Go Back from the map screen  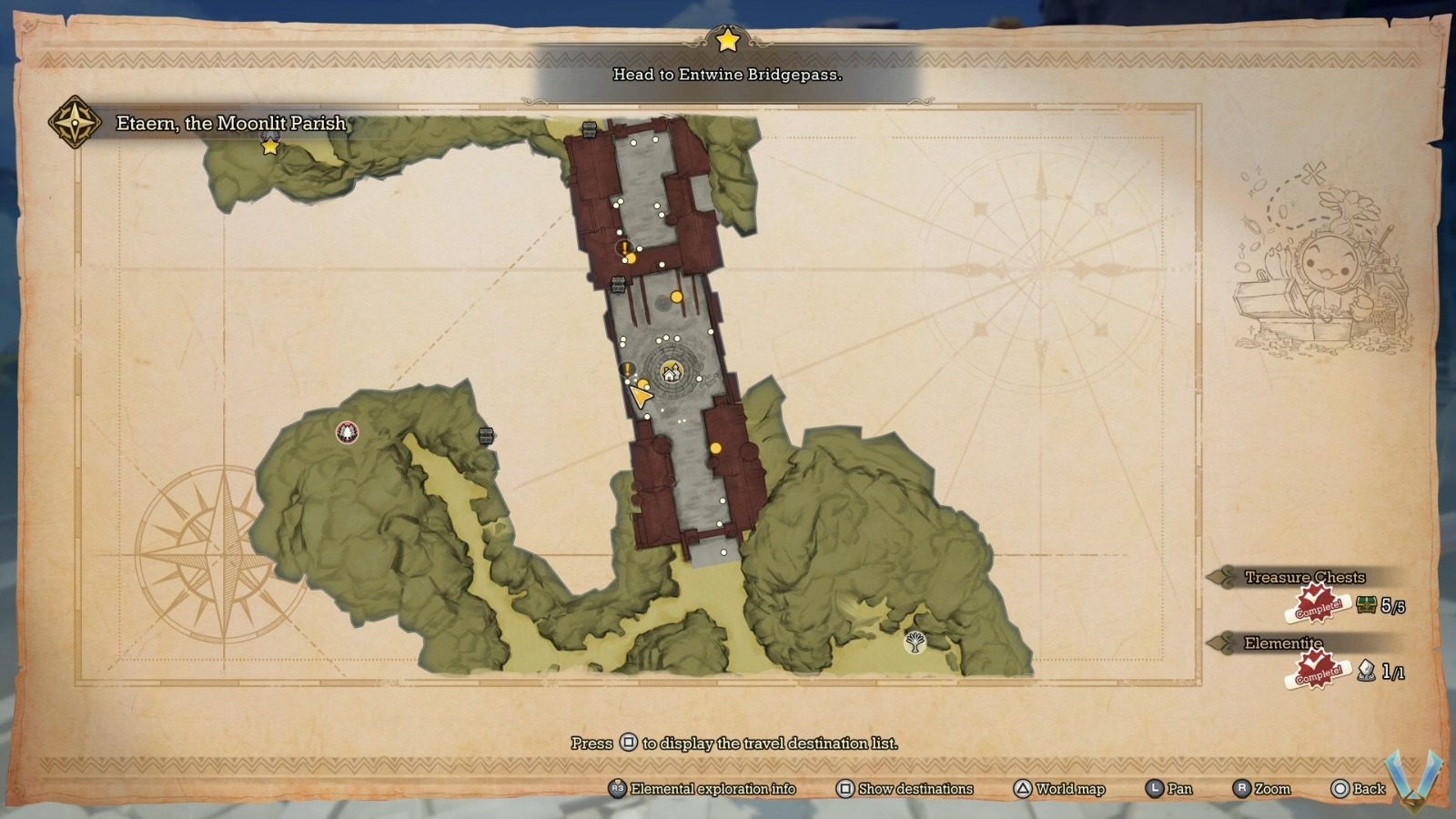[x=1358, y=789]
